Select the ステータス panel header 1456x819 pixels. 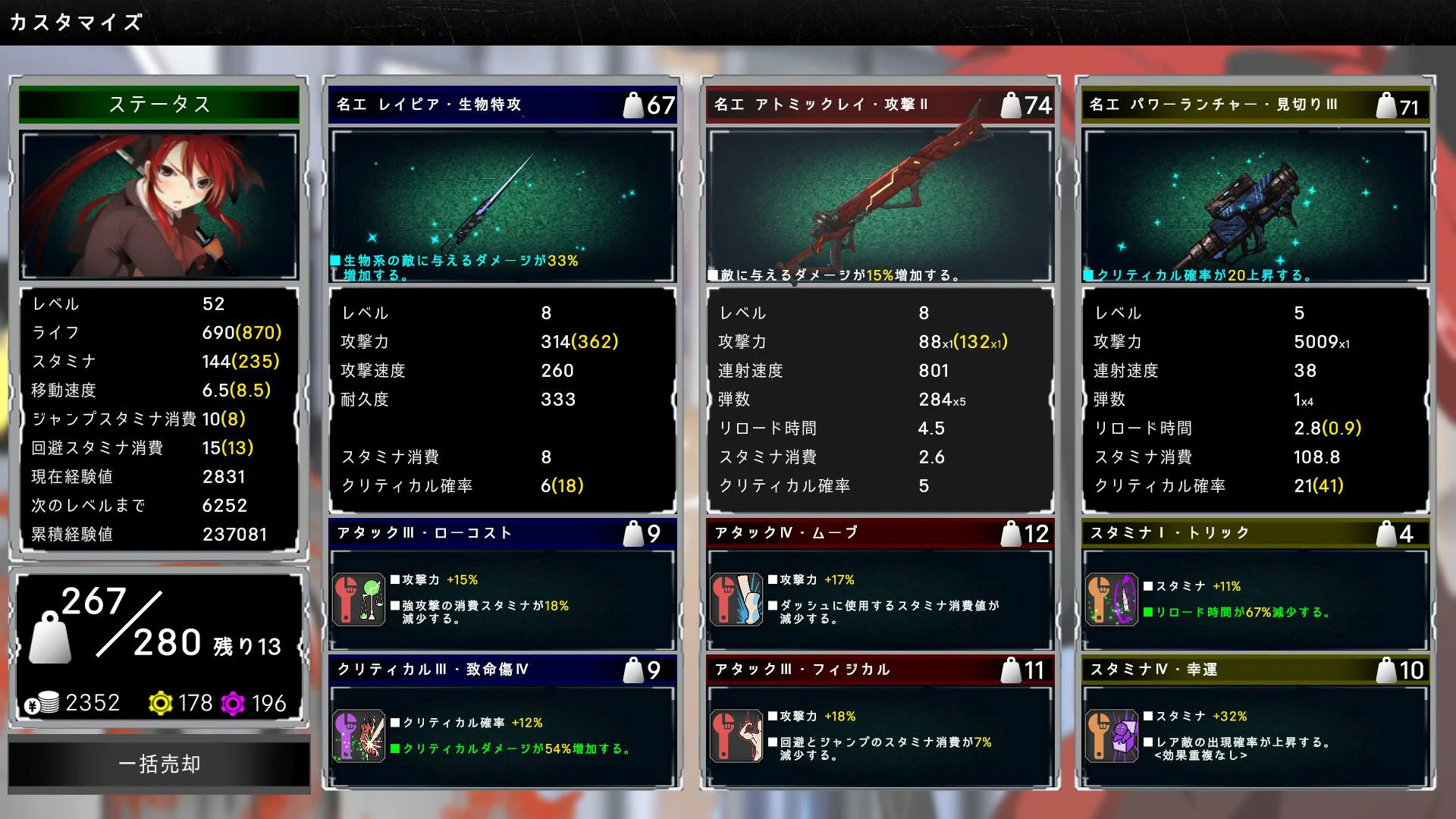160,105
